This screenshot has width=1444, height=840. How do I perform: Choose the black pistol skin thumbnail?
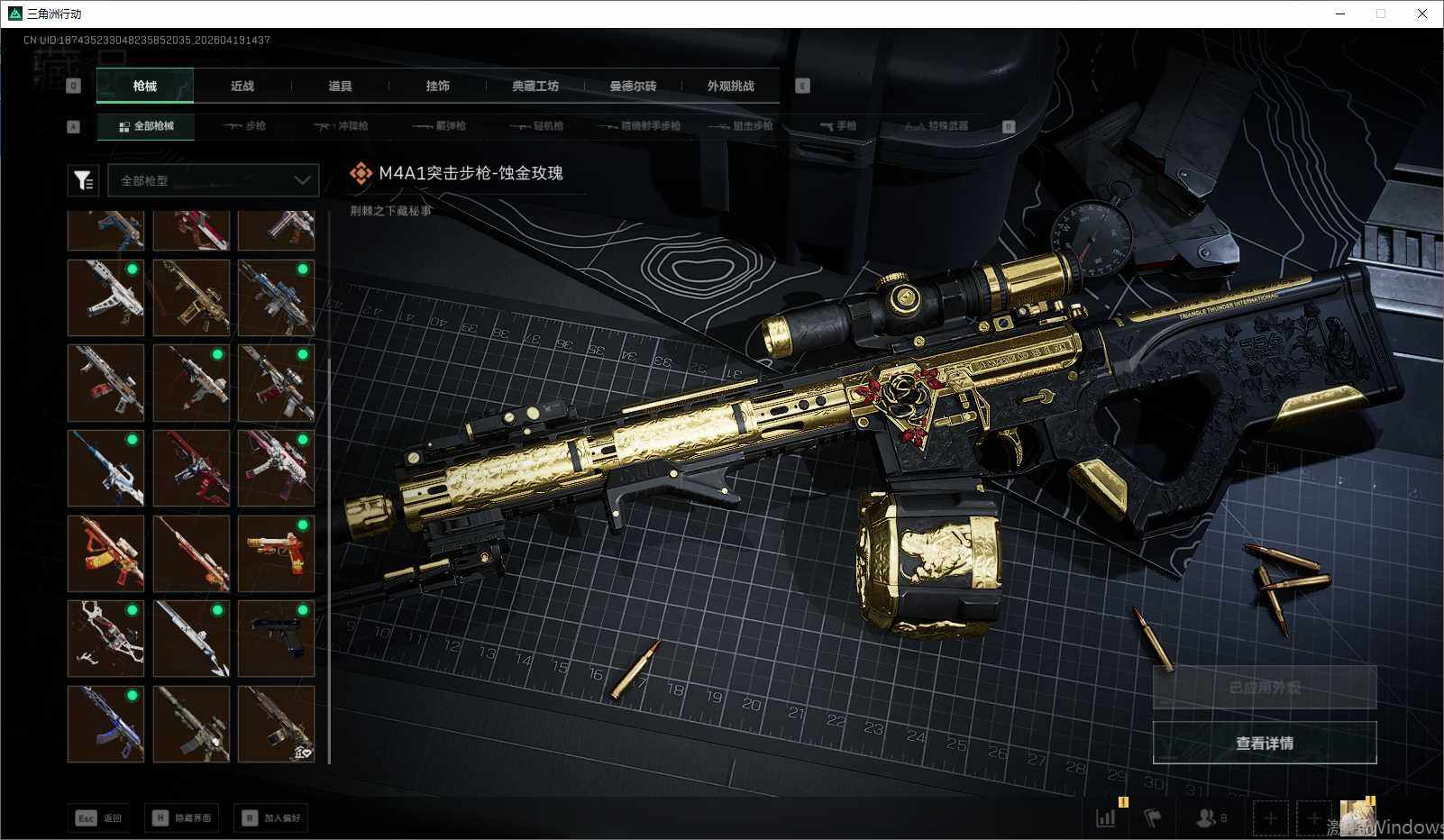pos(276,638)
